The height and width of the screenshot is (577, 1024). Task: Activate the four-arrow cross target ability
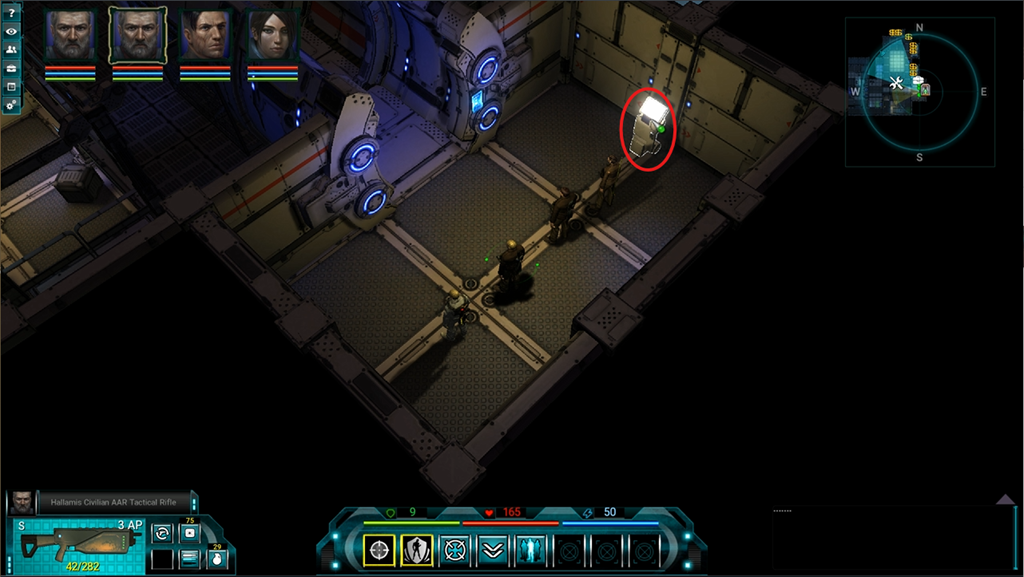coord(454,549)
